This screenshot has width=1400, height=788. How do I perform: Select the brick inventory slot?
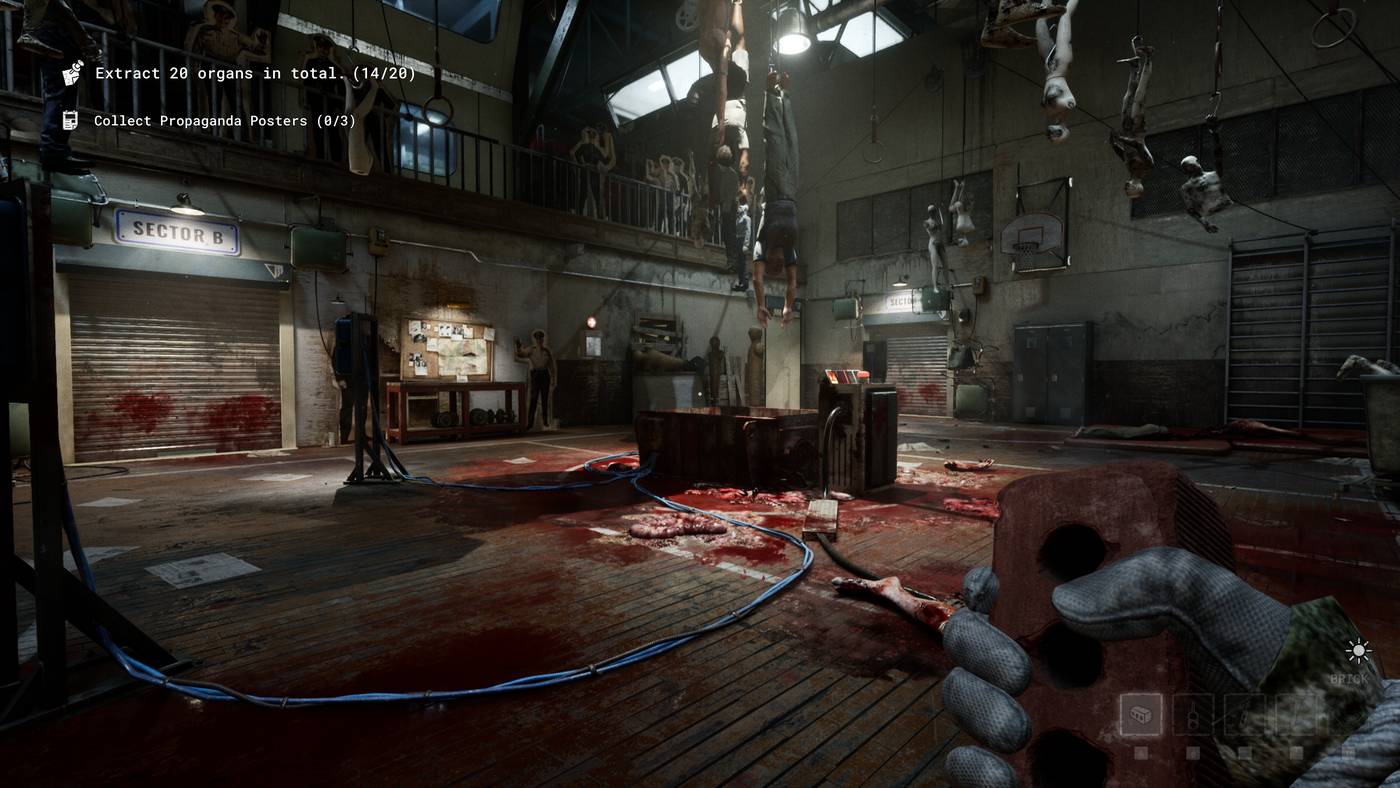point(1140,715)
